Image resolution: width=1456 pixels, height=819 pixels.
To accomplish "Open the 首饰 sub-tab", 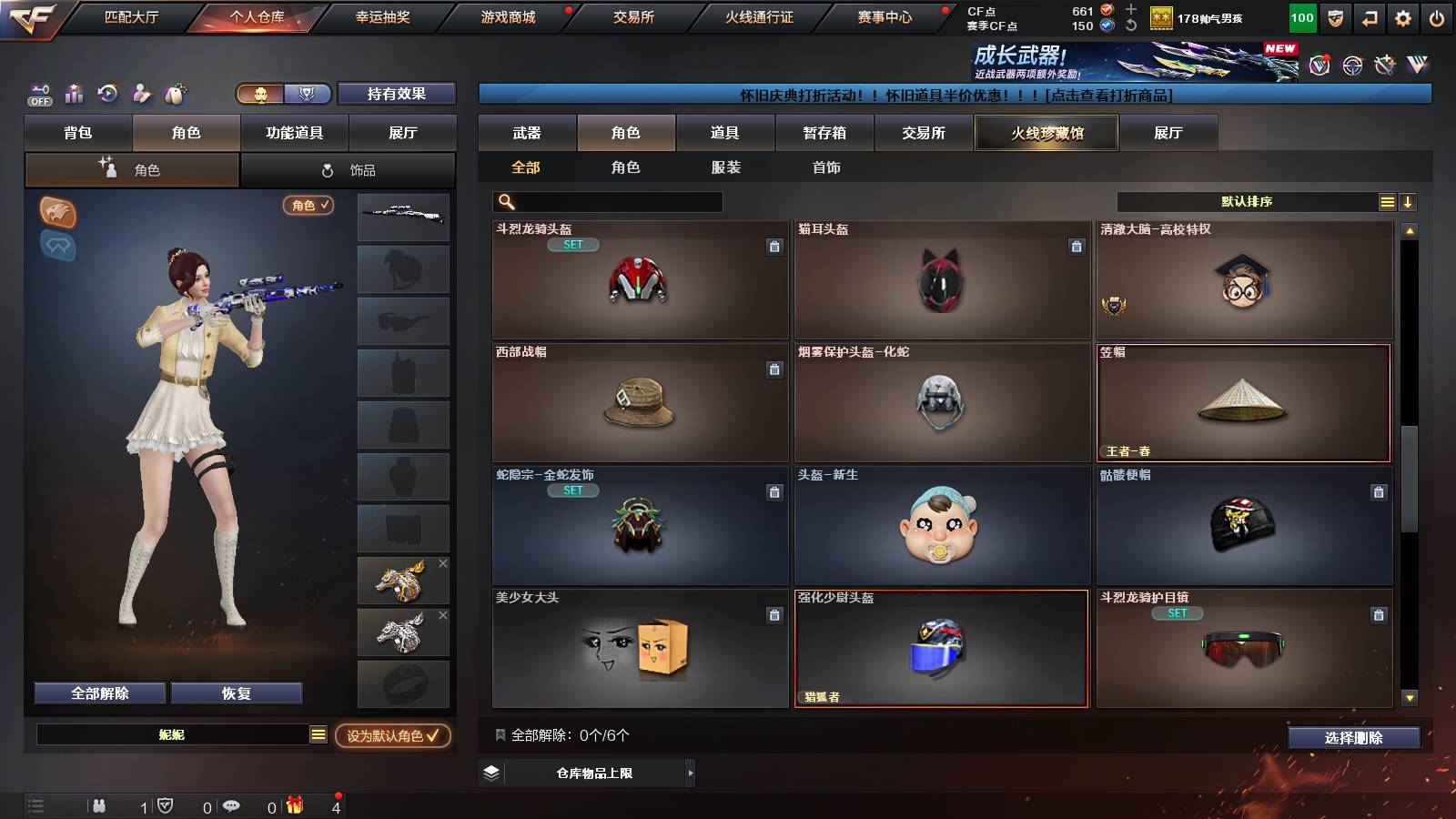I will pyautogui.click(x=826, y=167).
